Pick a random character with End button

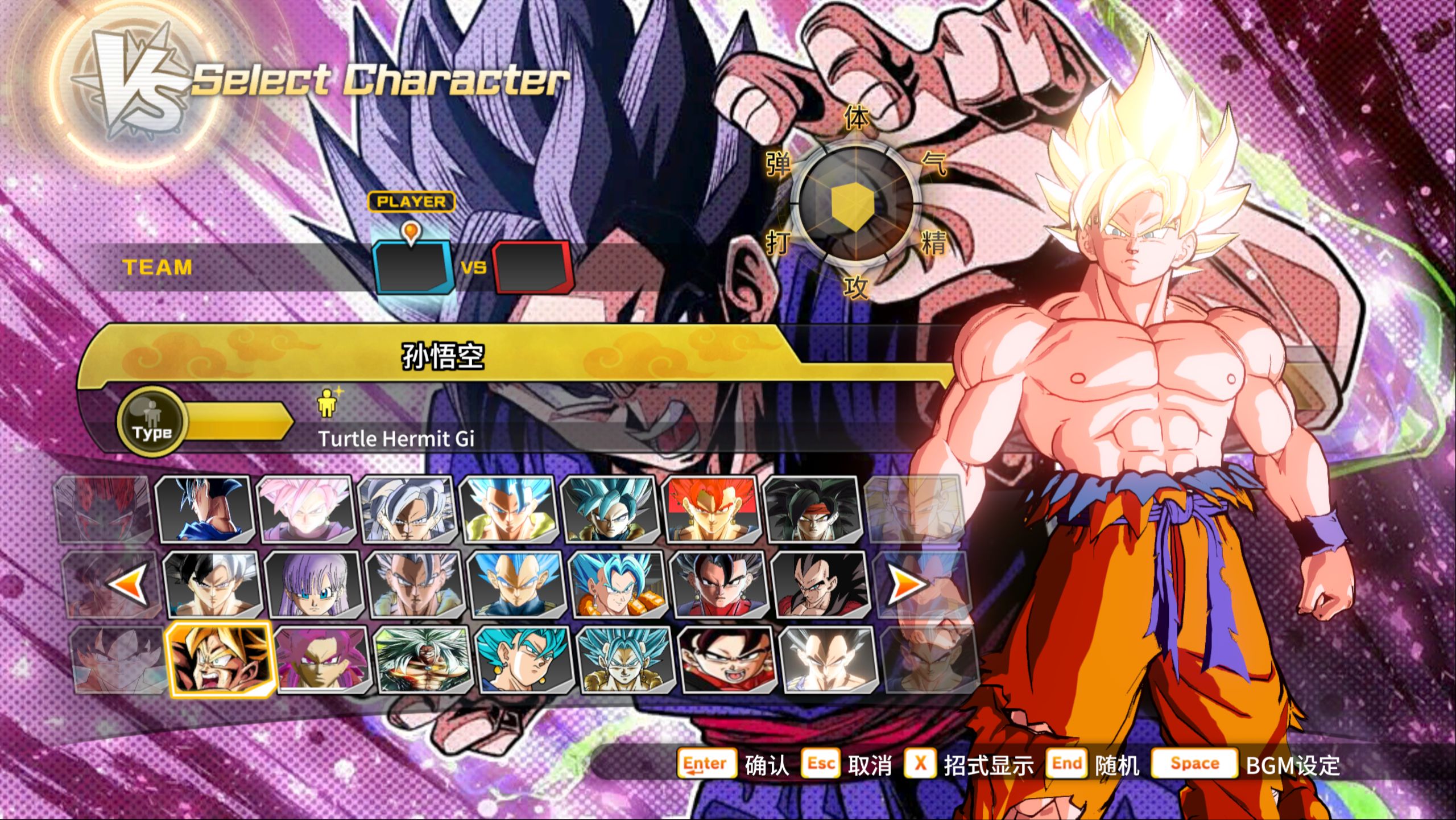[1066, 764]
